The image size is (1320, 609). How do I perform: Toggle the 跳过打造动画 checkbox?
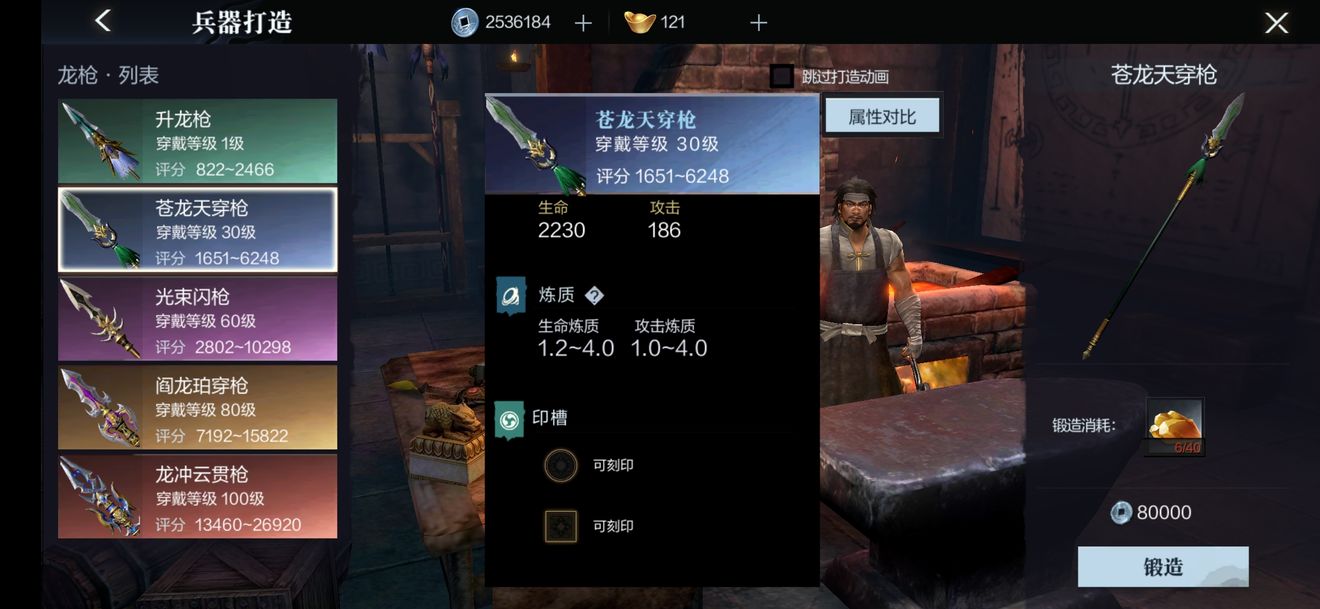click(x=782, y=76)
